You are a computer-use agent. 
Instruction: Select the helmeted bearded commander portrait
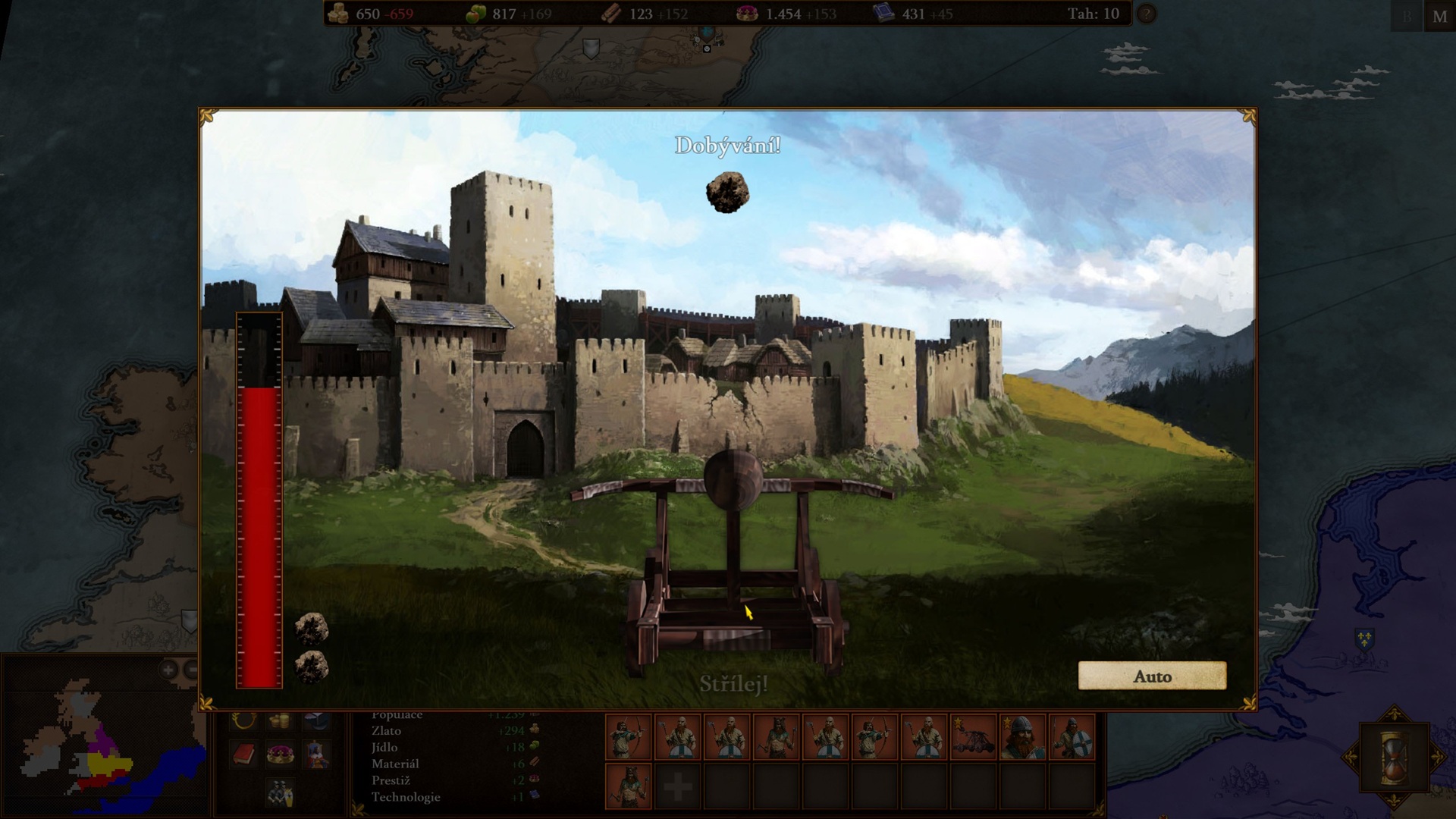1022,736
